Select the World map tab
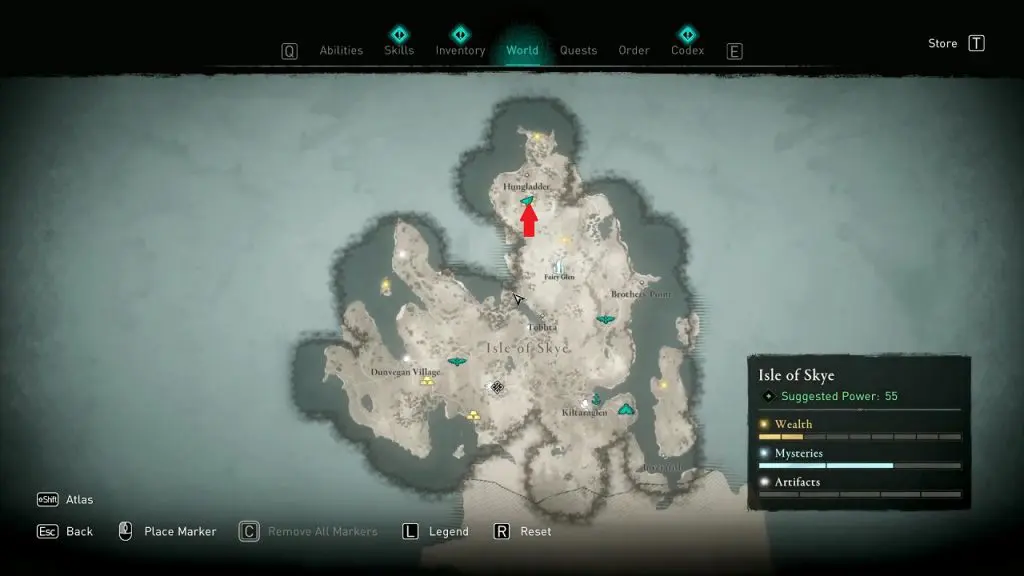Viewport: 1024px width, 576px height. pyautogui.click(x=522, y=51)
